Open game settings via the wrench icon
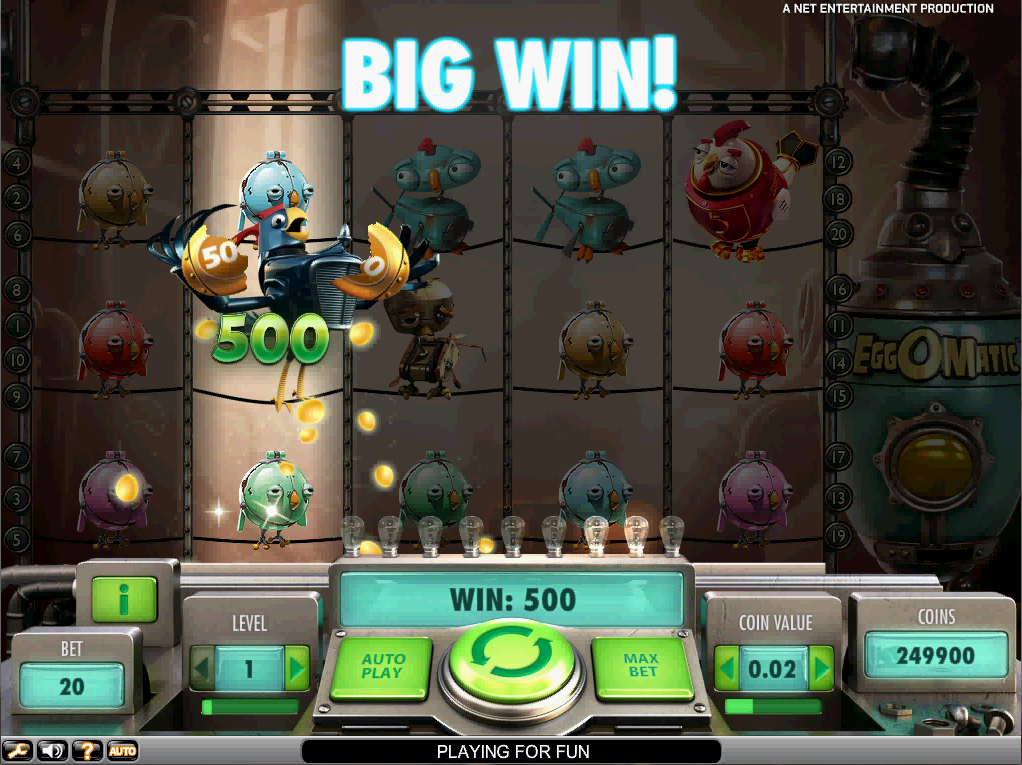This screenshot has width=1022, height=765. coord(17,750)
